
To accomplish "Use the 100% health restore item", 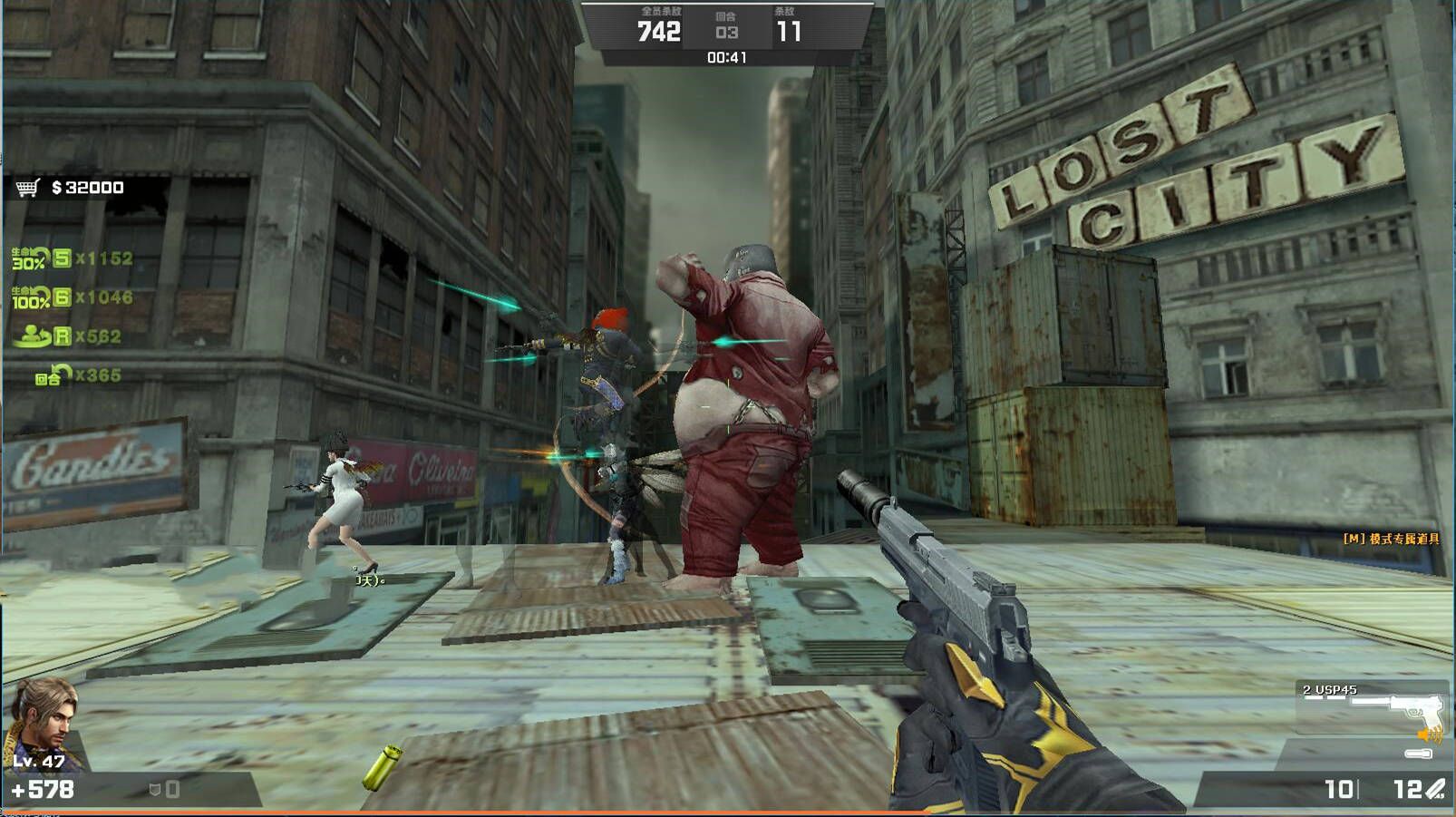I will [x=31, y=297].
